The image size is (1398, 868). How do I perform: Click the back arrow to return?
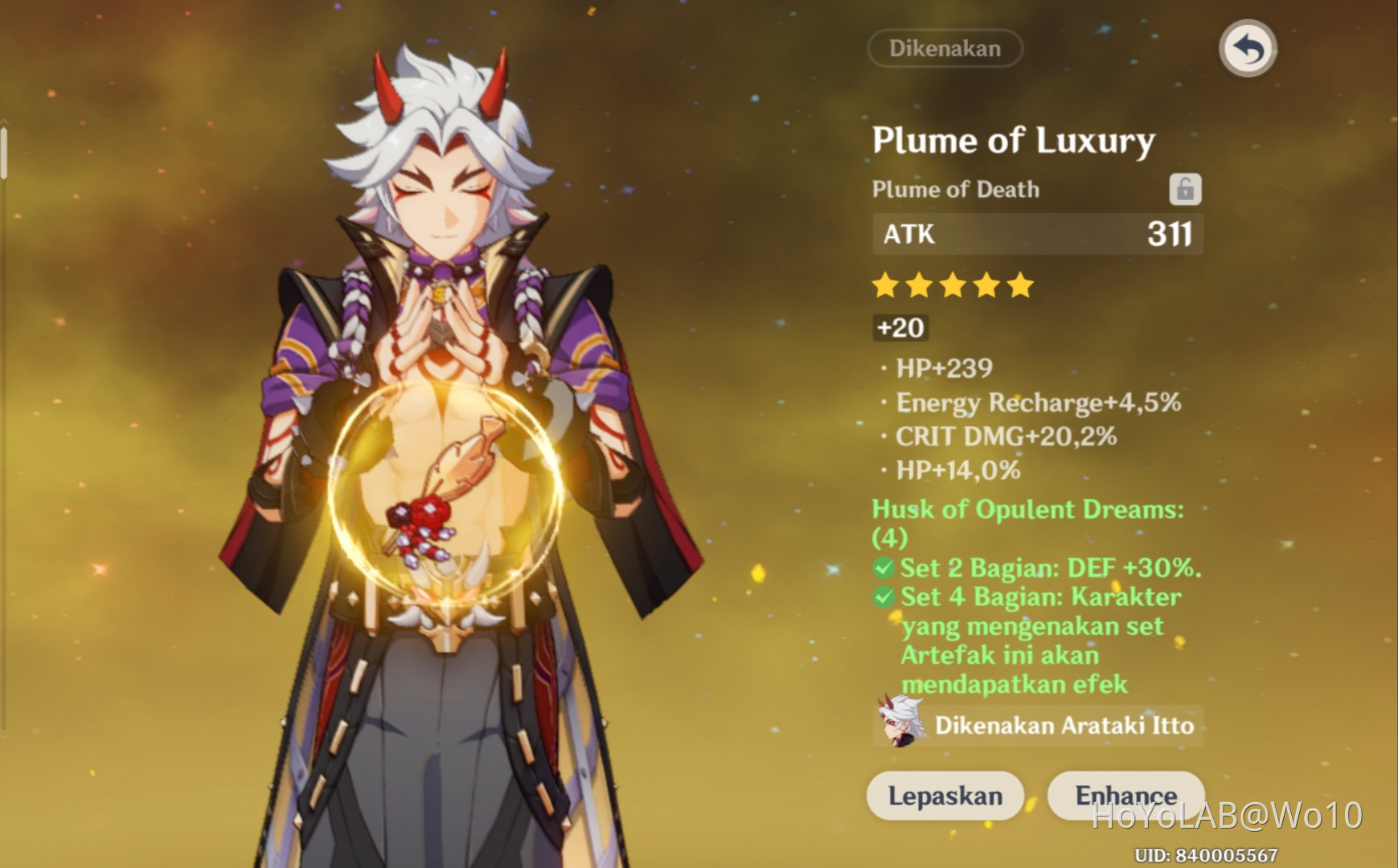(x=1247, y=49)
